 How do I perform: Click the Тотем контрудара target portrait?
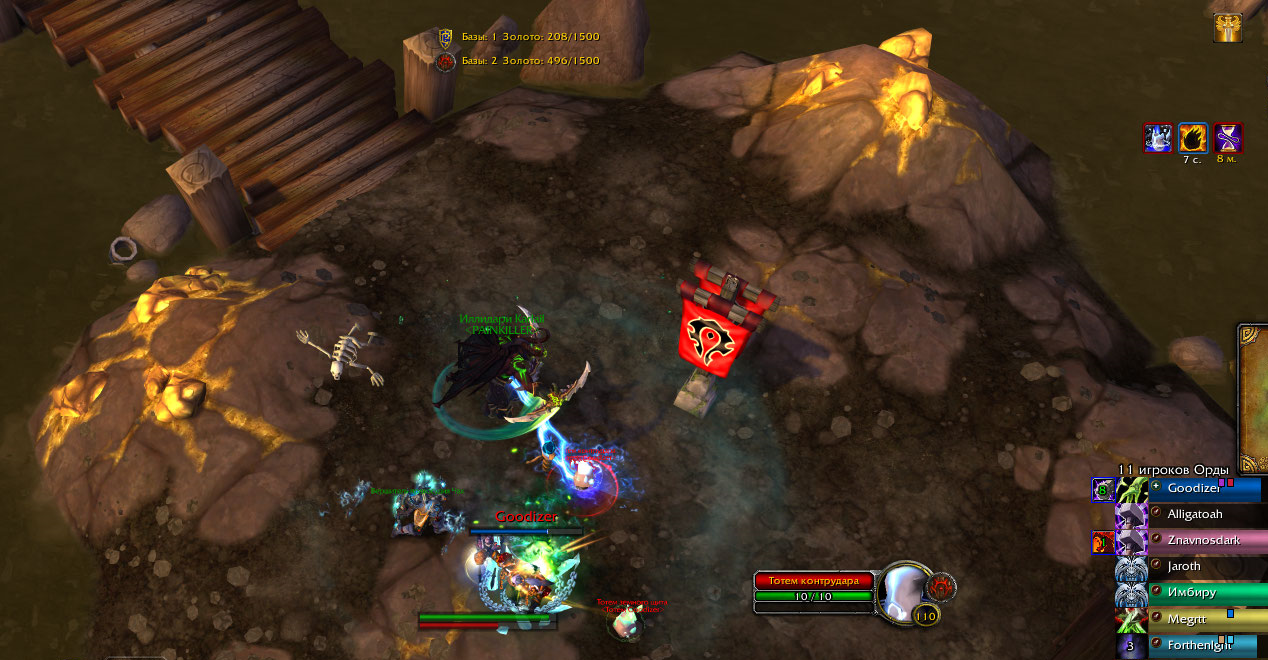click(x=904, y=592)
